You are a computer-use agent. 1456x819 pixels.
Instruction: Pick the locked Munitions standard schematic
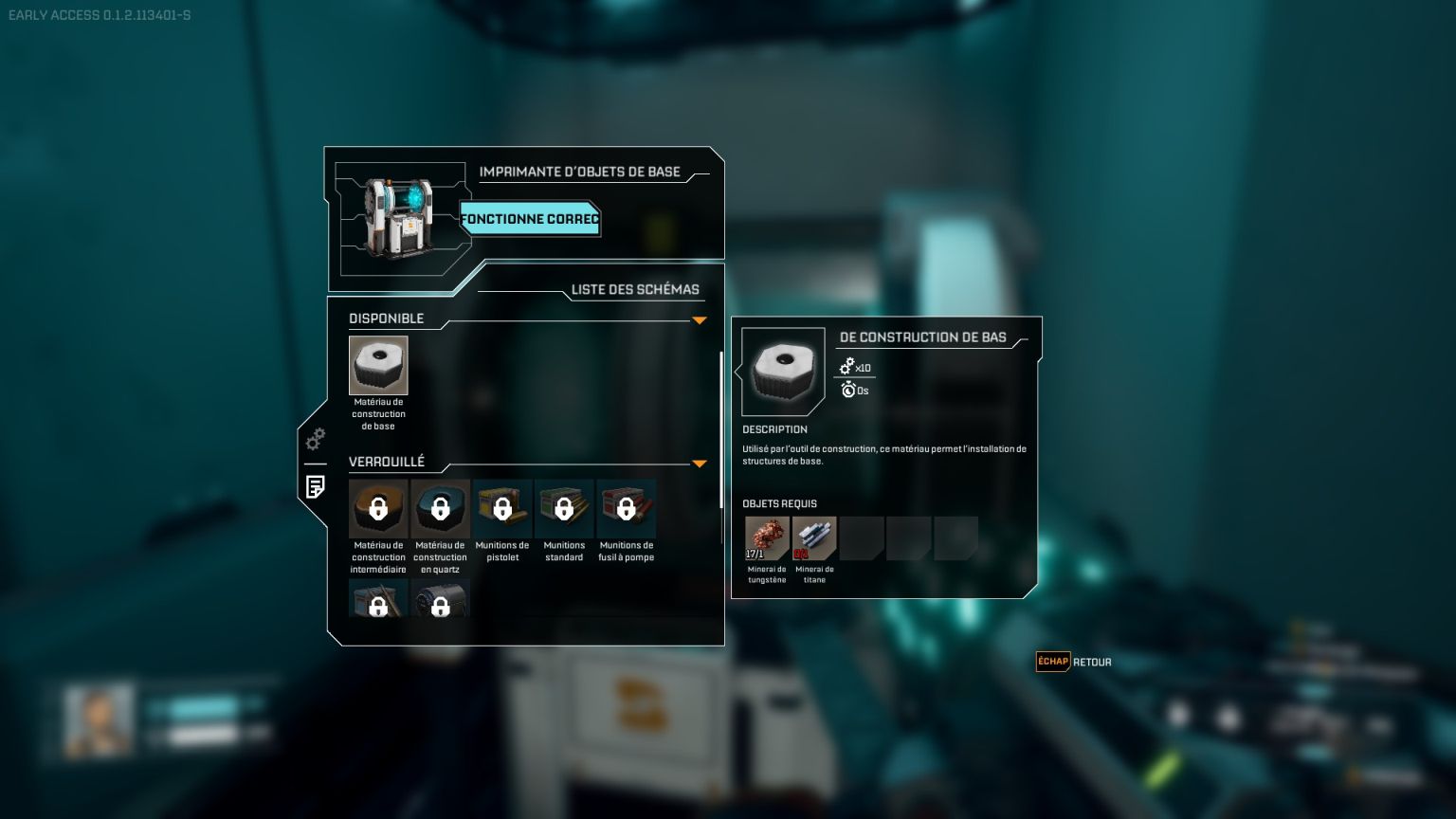pyautogui.click(x=564, y=509)
